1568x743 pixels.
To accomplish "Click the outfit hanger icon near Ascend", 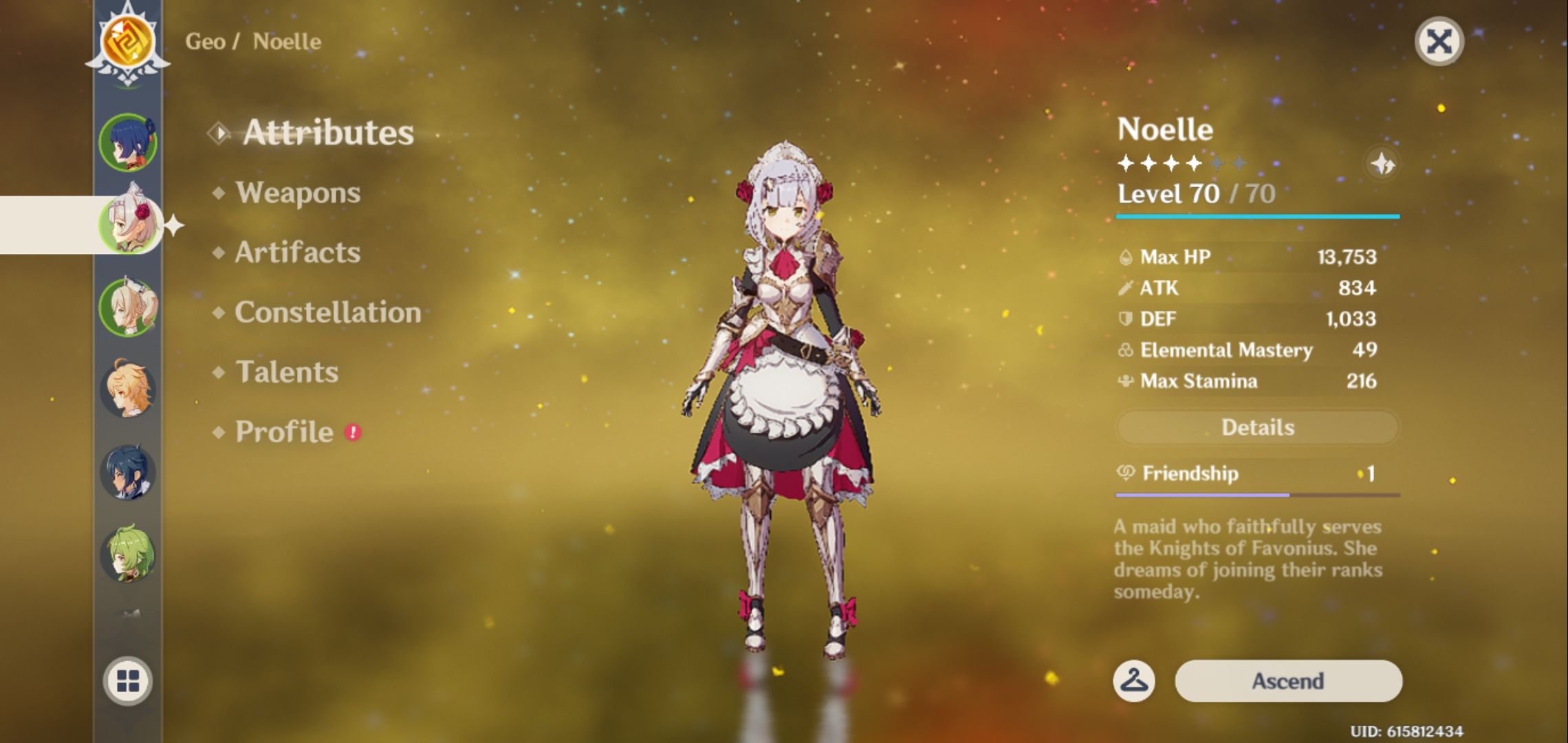I will (x=1133, y=680).
